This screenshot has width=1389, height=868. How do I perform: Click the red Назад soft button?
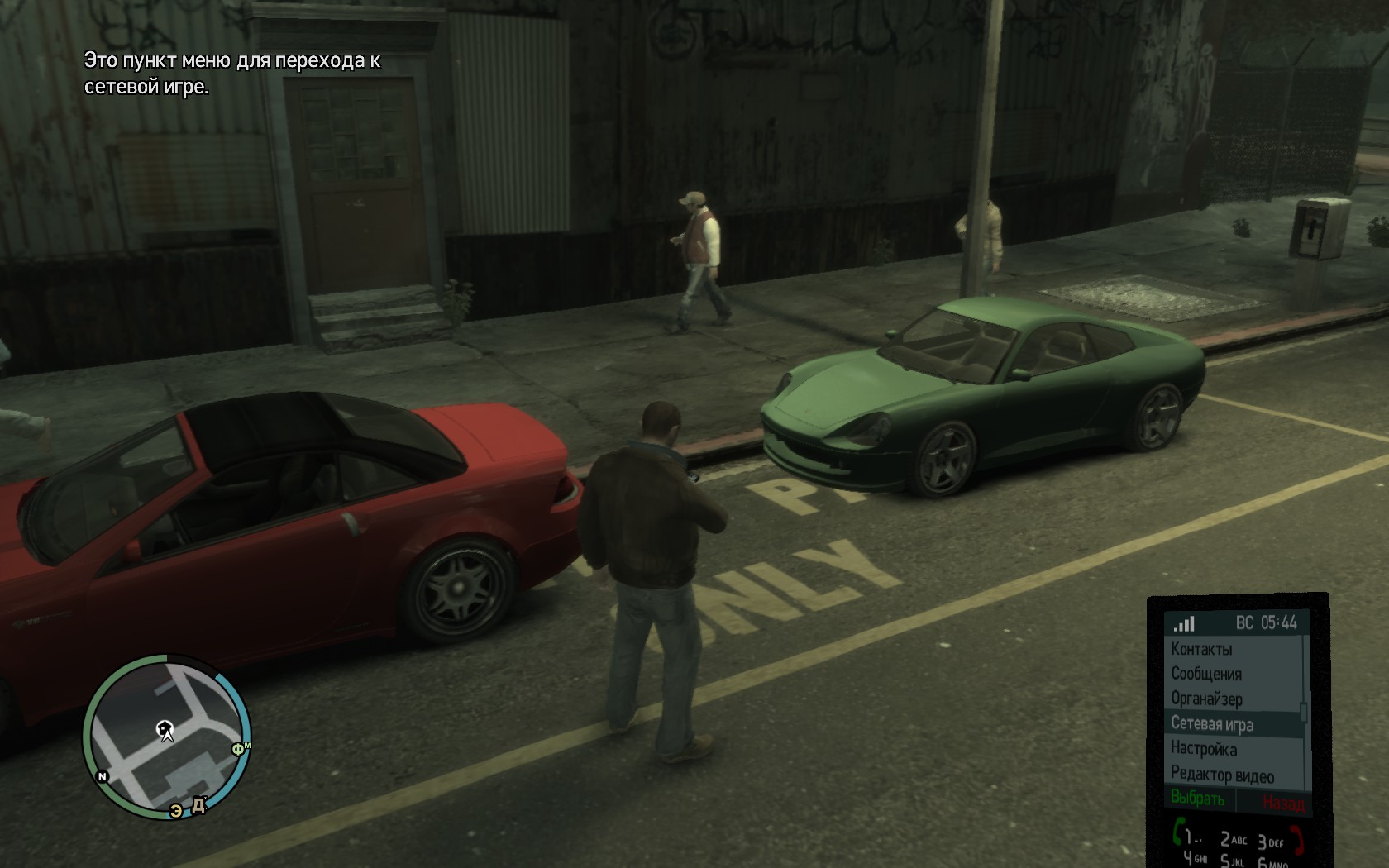tap(1283, 802)
